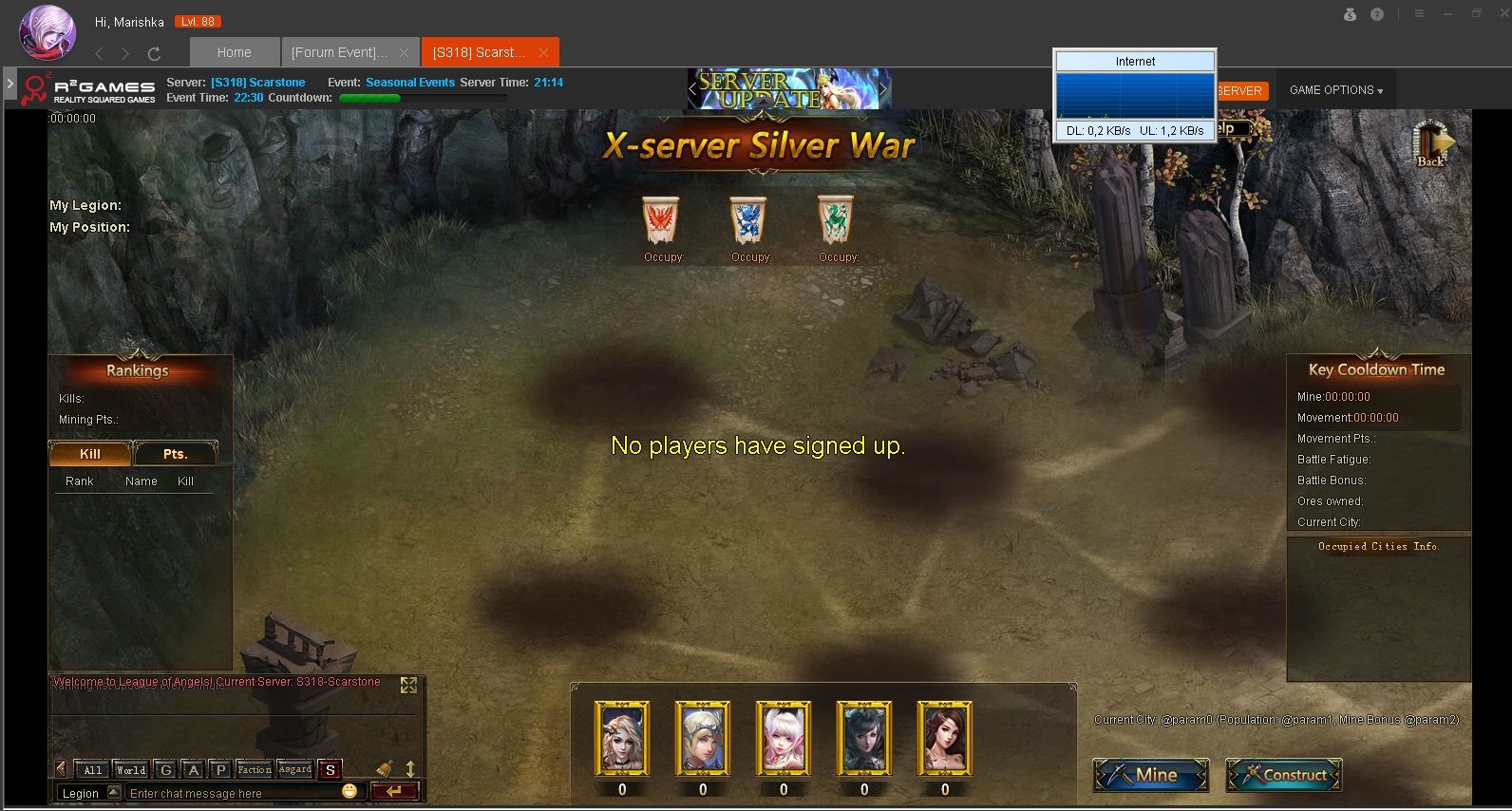The width and height of the screenshot is (1512, 811).
Task: Open the Legion chat channel dropdown
Action: (114, 792)
